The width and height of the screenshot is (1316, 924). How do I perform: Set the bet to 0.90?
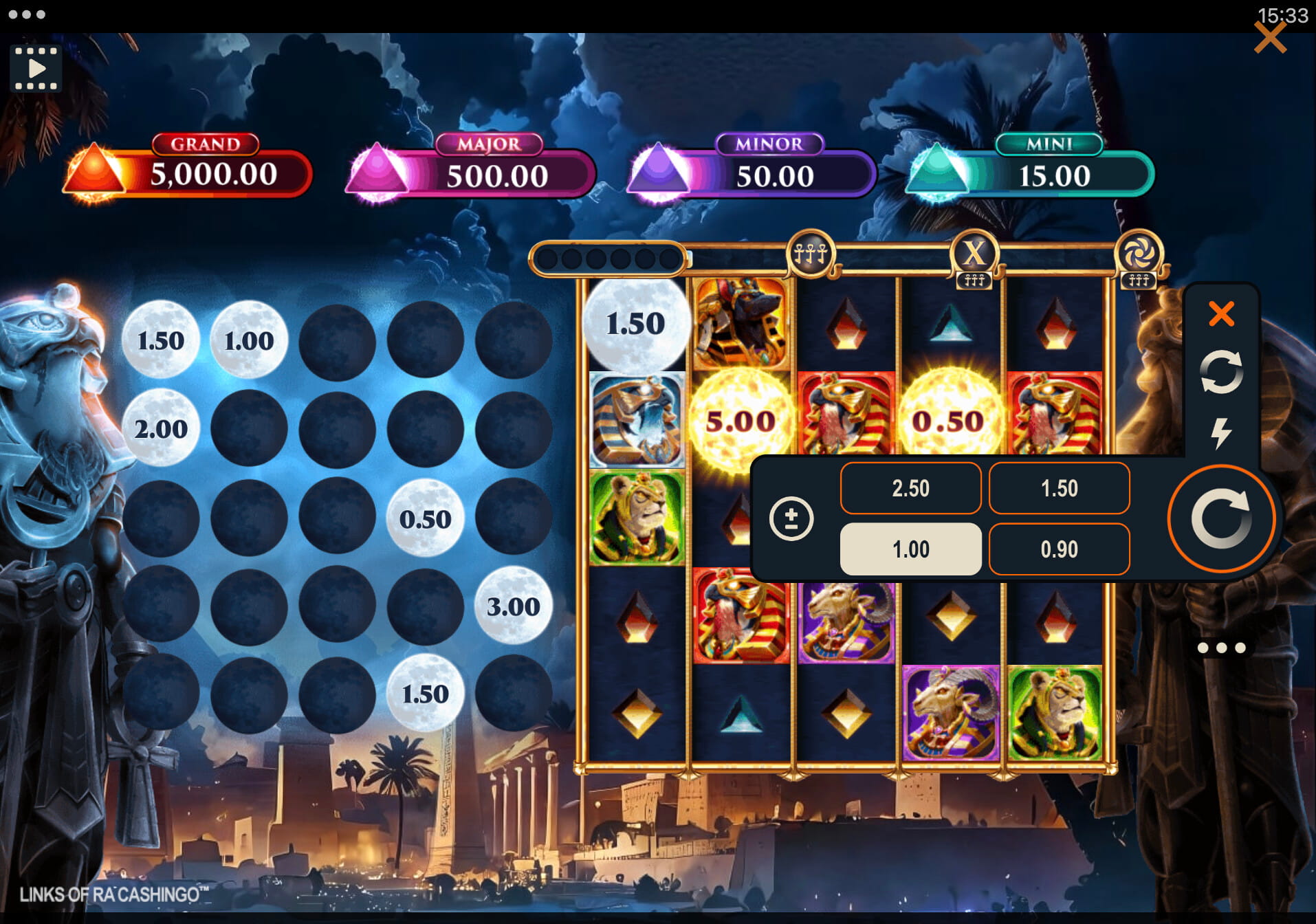pos(1059,549)
